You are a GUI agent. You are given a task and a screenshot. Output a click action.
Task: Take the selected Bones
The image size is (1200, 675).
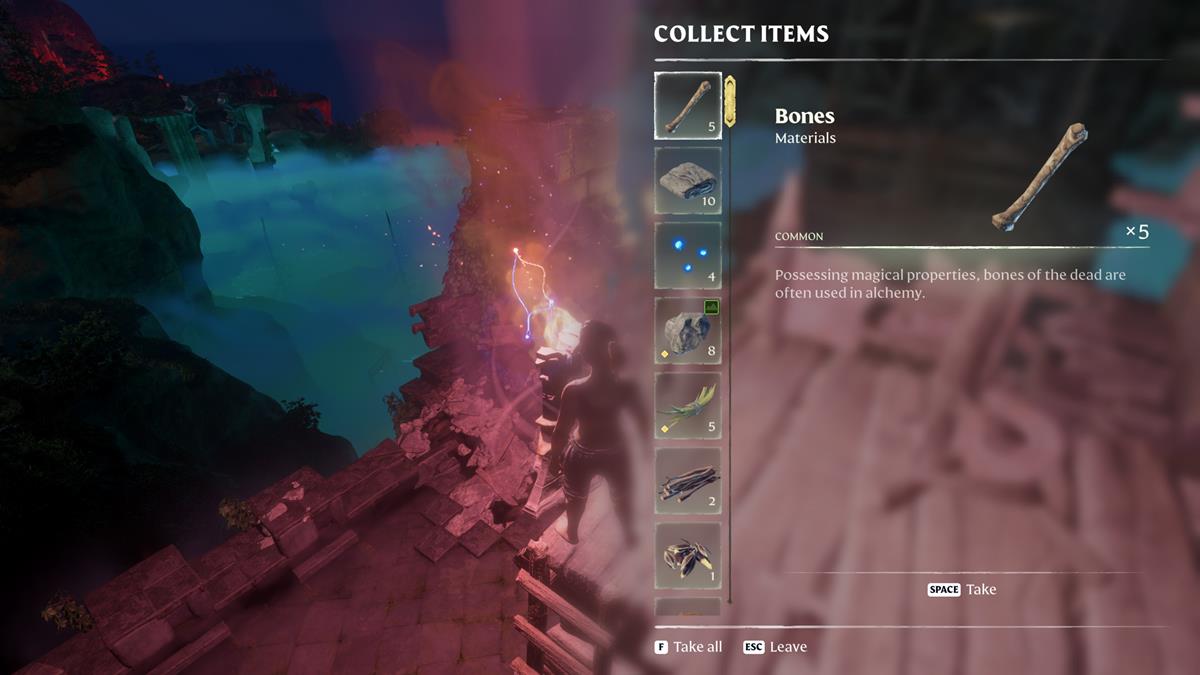pos(962,589)
